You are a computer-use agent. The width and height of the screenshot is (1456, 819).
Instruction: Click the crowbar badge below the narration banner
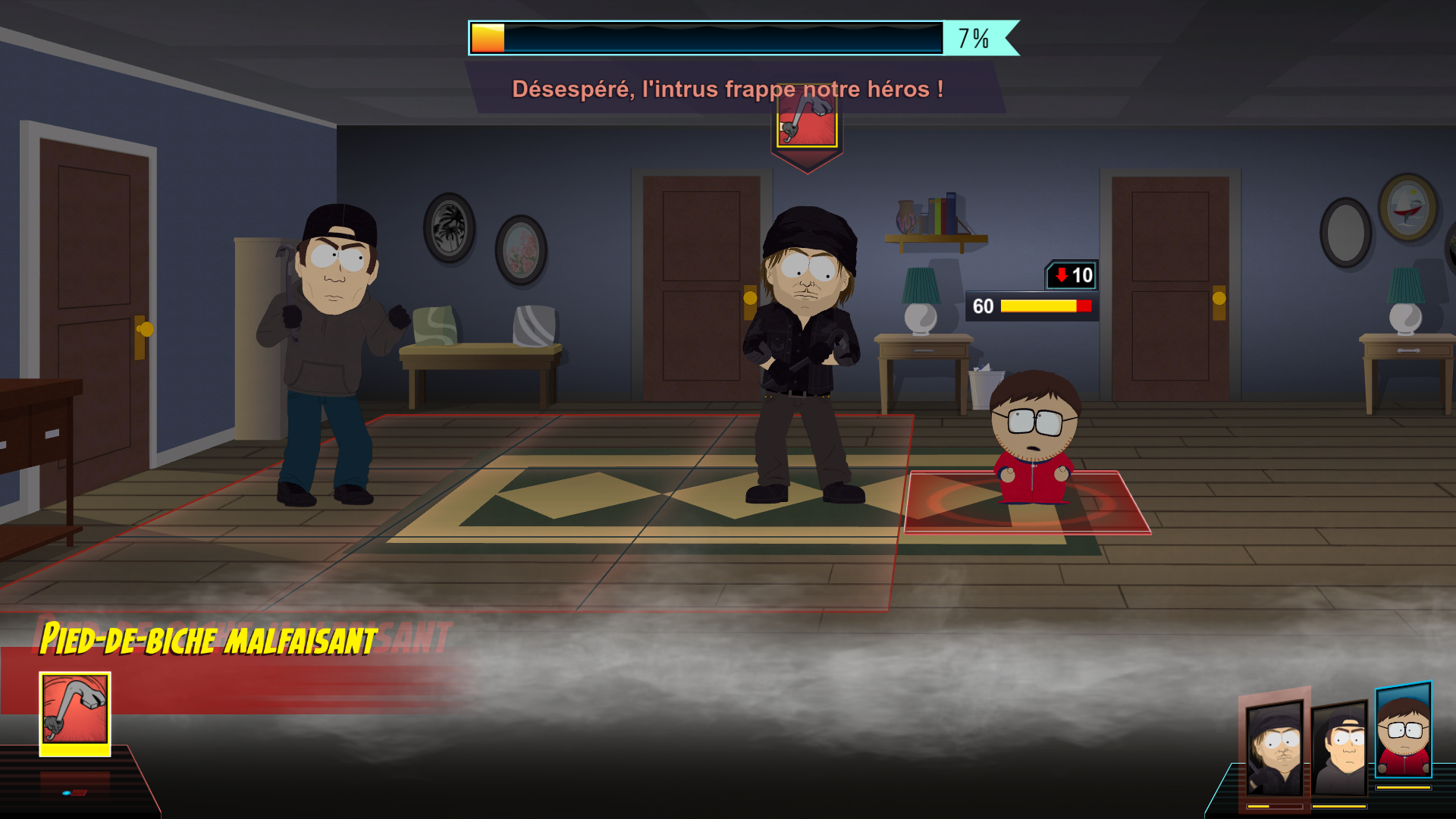coord(807,124)
